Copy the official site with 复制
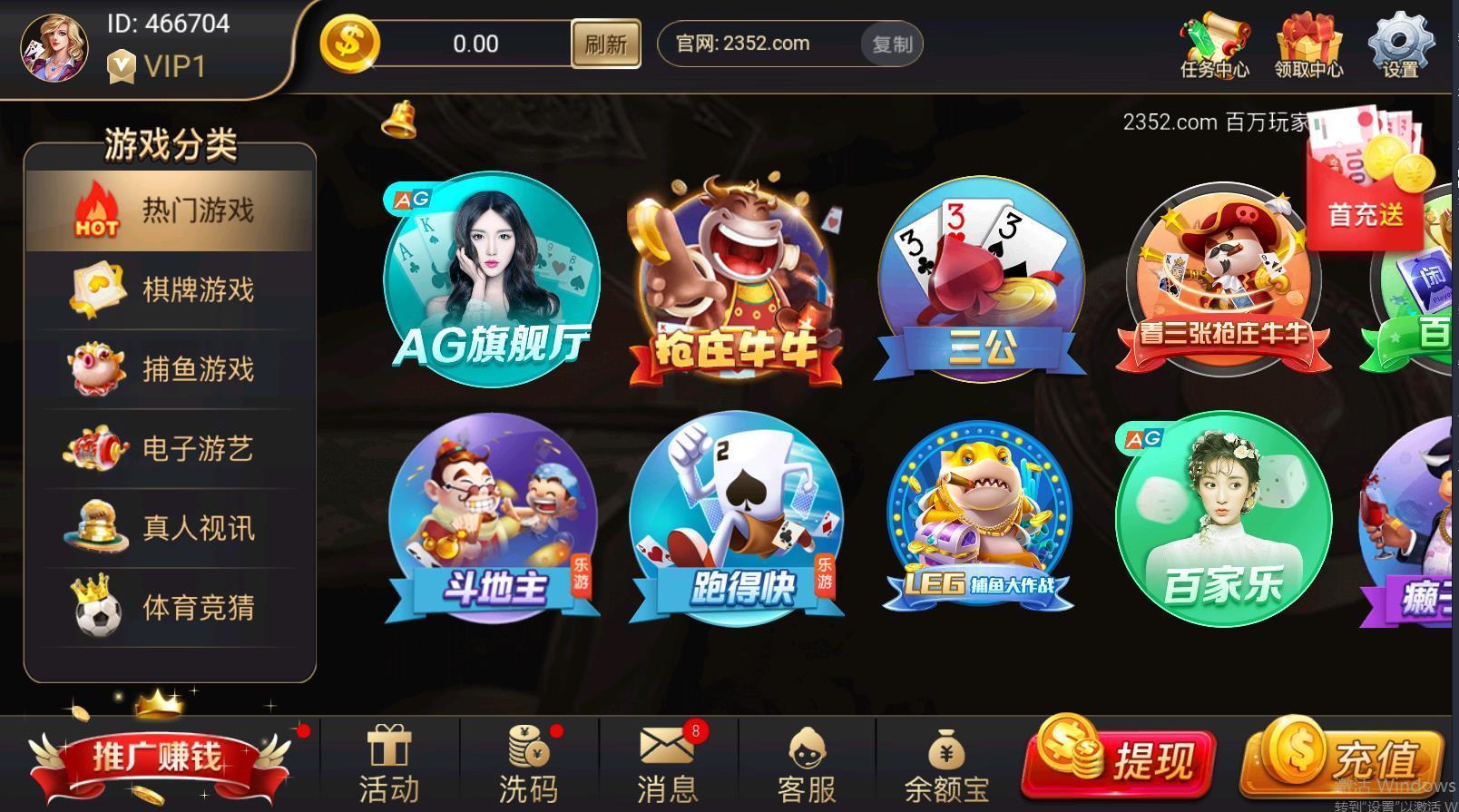 click(x=891, y=44)
